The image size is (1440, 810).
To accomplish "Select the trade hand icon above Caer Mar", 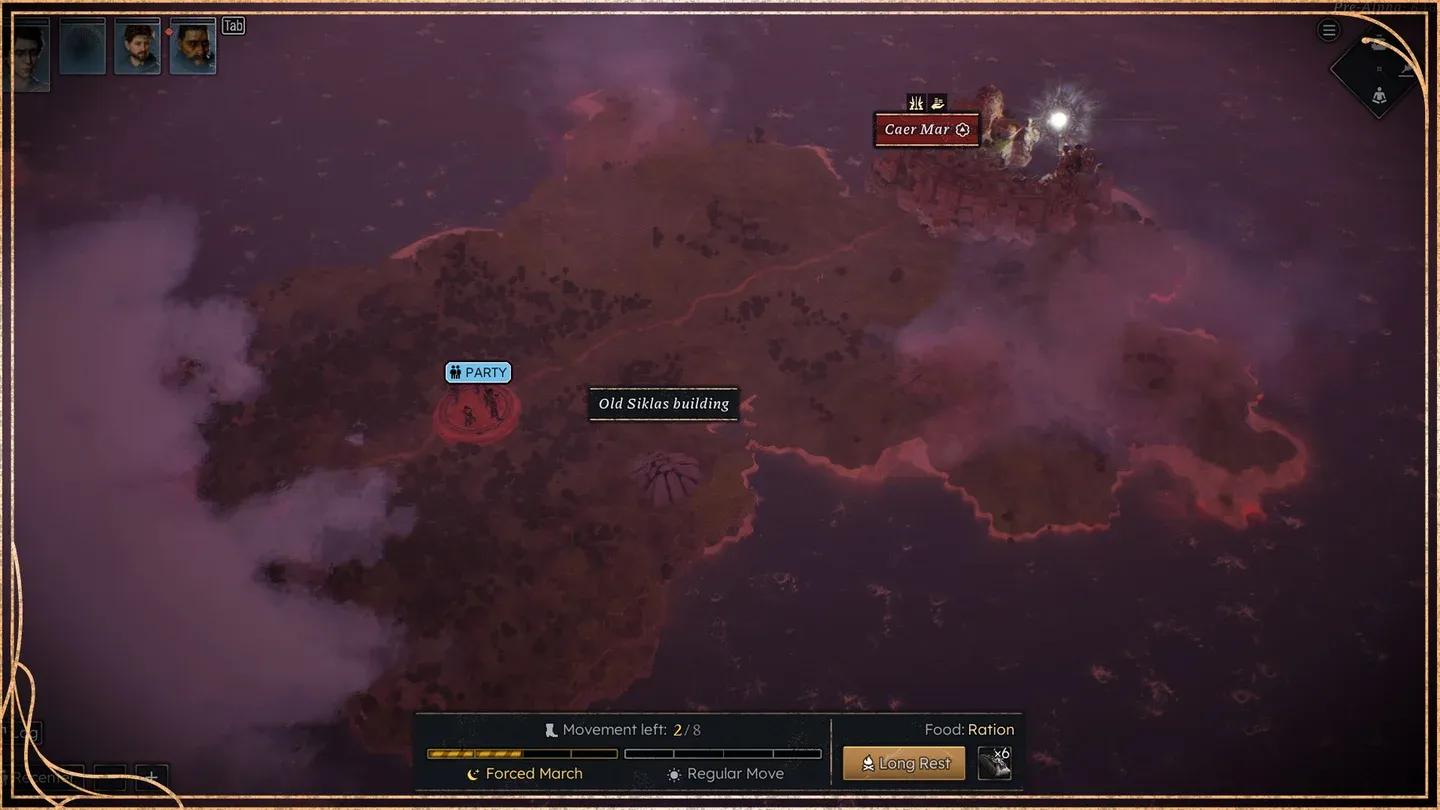I will click(x=937, y=103).
